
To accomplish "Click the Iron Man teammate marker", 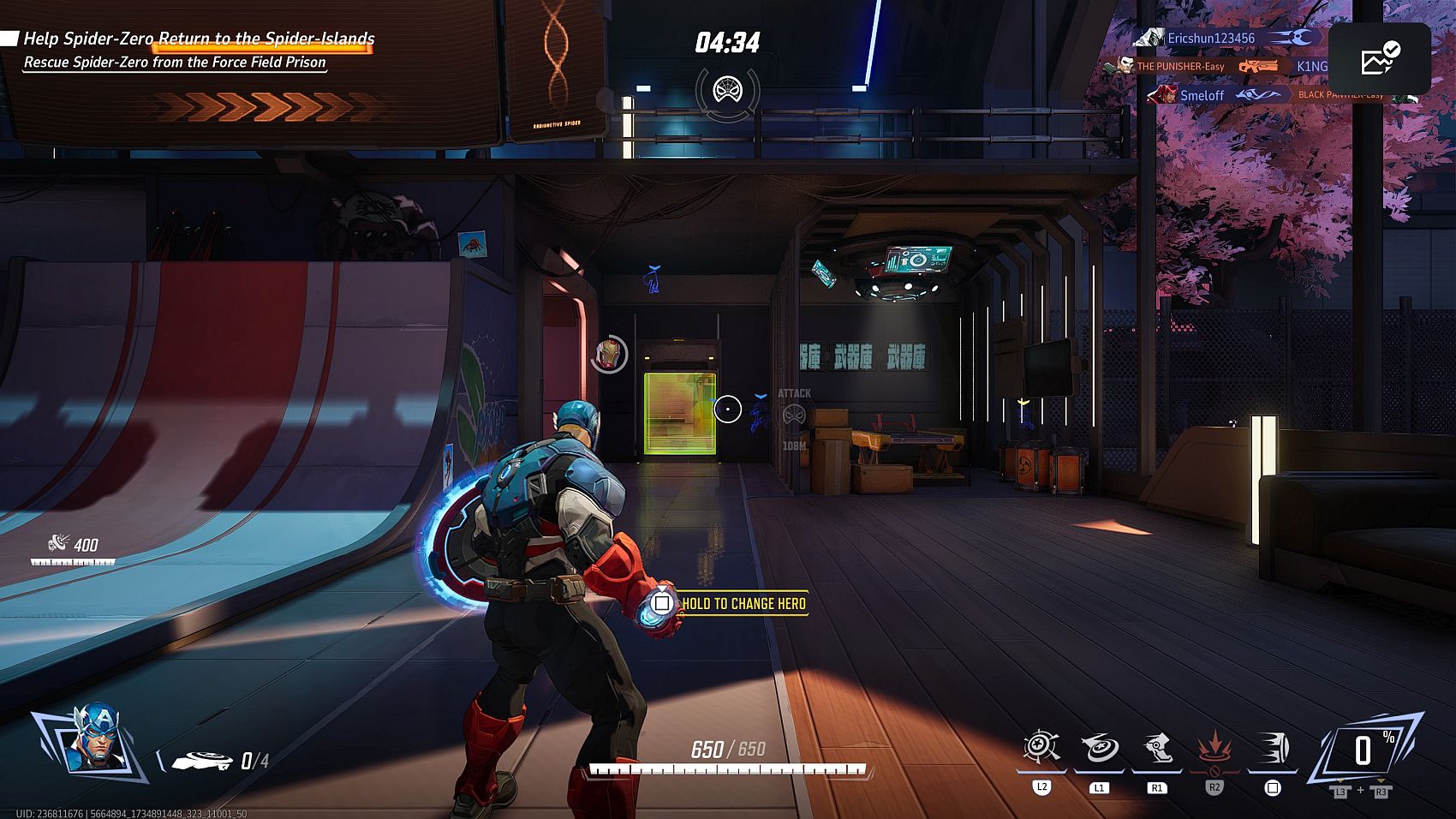I will (x=609, y=354).
